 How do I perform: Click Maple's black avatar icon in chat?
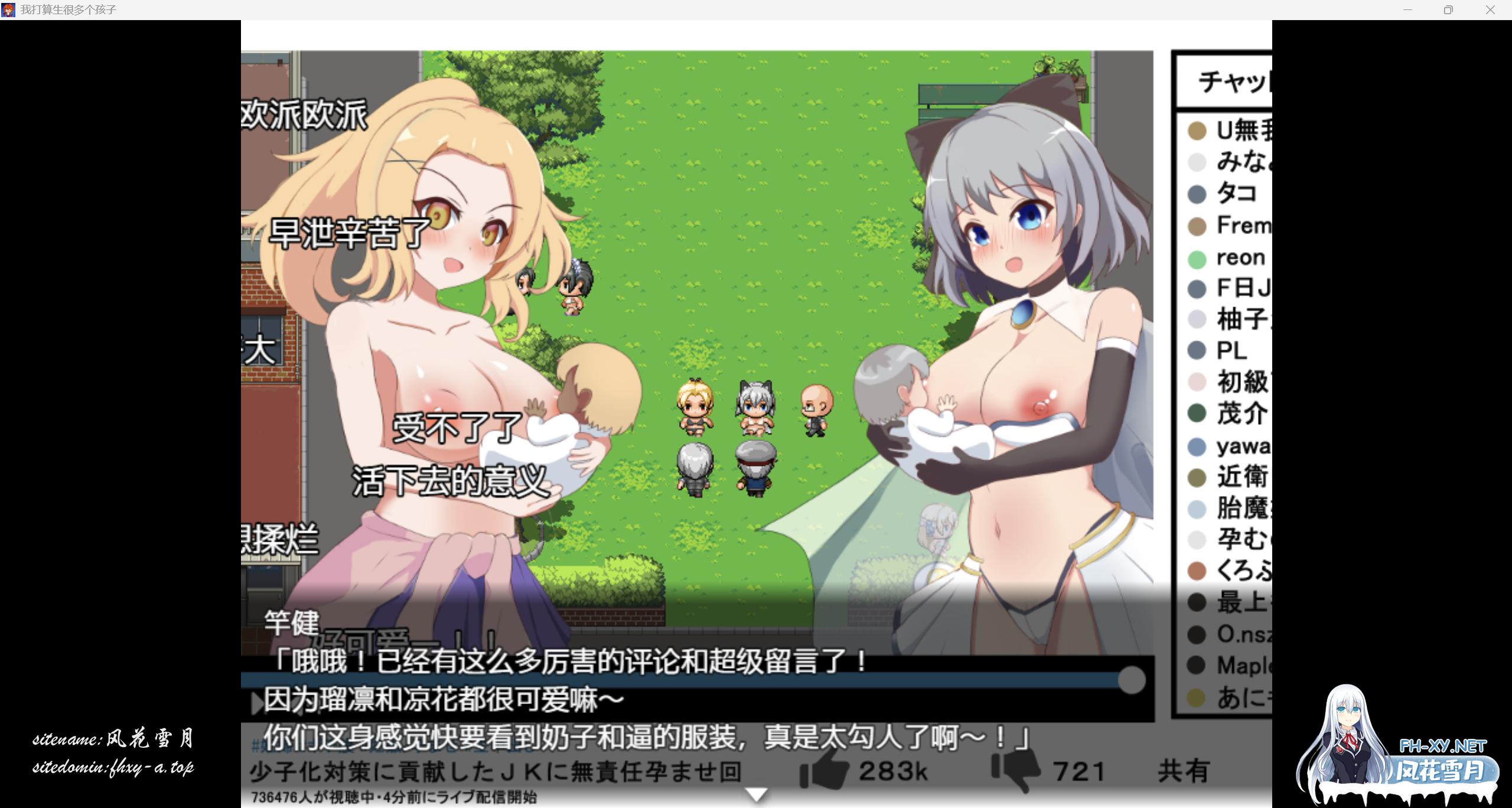1196,665
